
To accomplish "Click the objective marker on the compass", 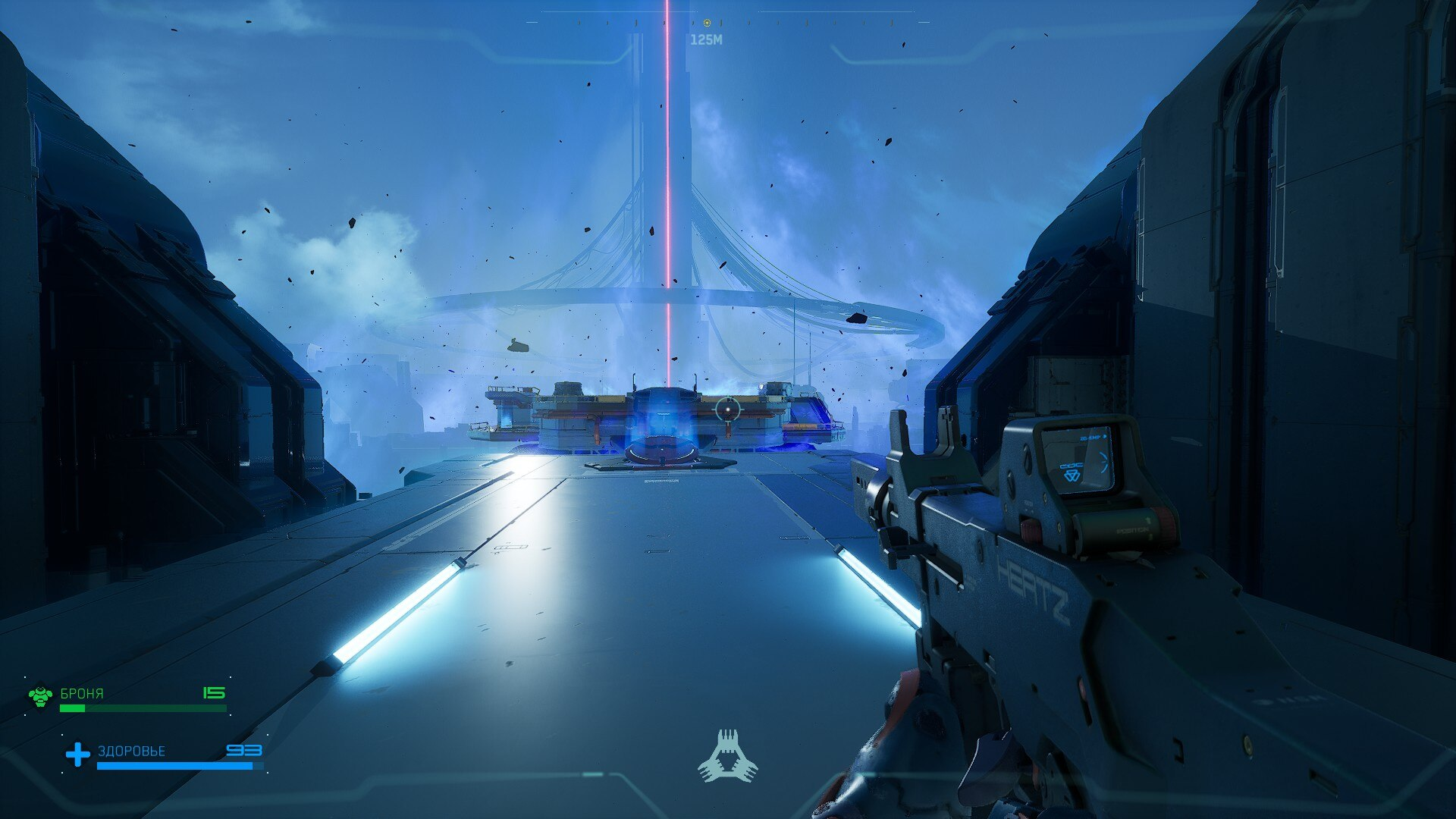I will tap(707, 24).
